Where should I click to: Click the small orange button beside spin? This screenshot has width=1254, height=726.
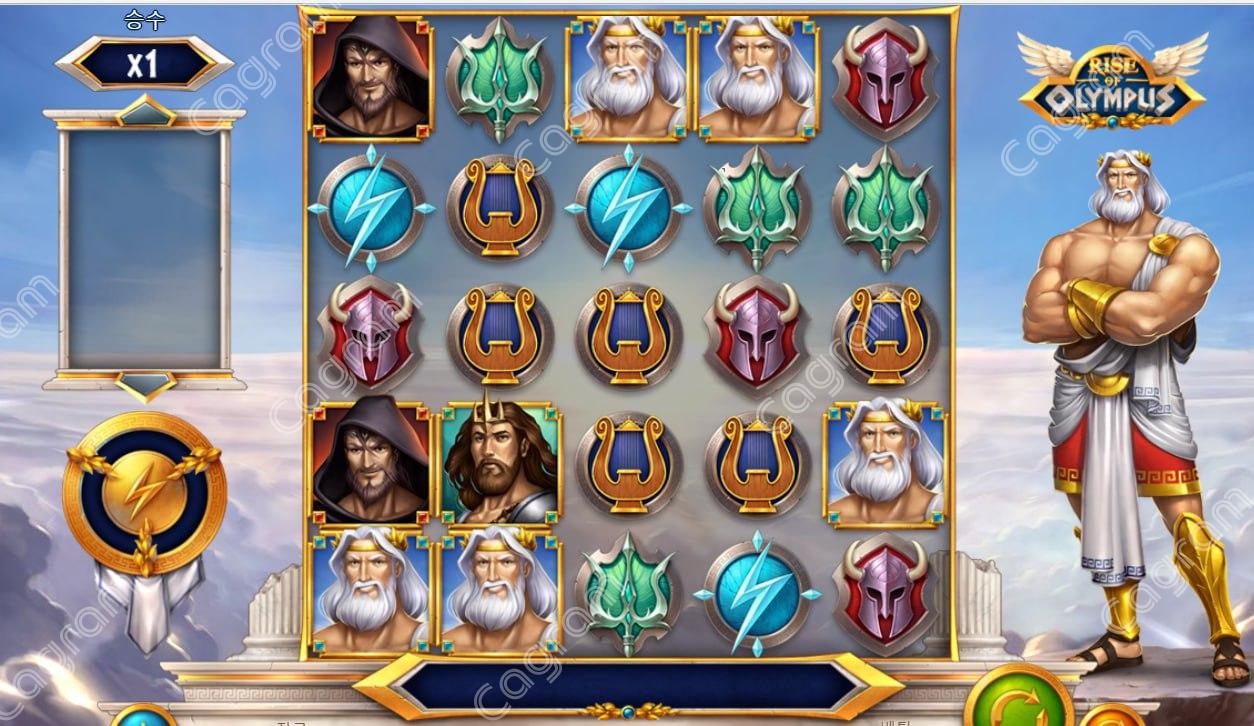pos(1110,717)
